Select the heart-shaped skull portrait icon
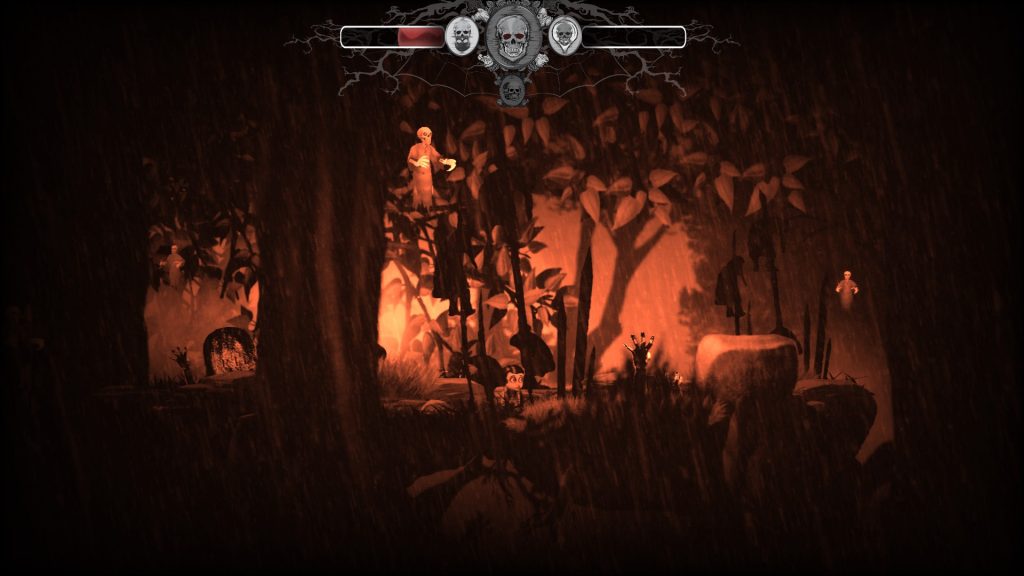The width and height of the screenshot is (1024, 576). click(564, 37)
